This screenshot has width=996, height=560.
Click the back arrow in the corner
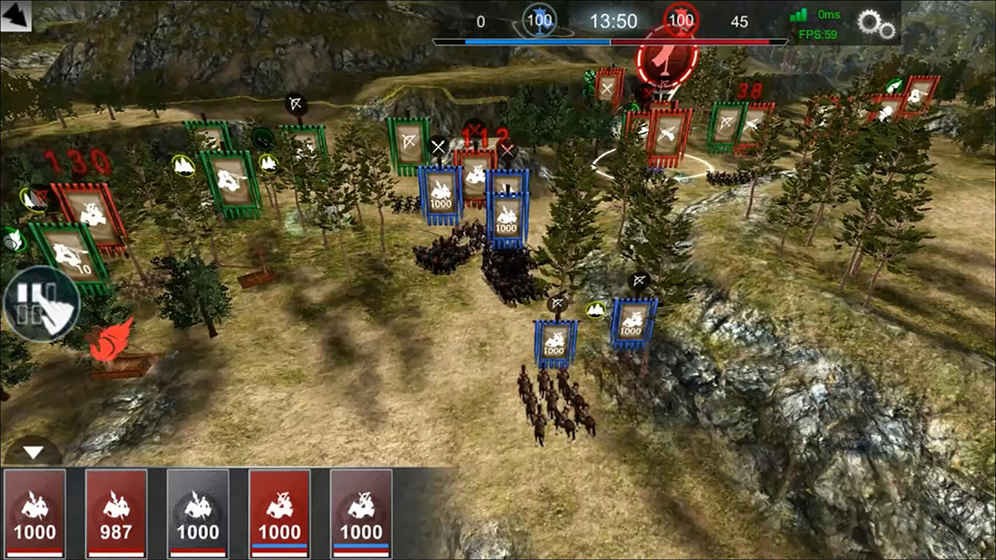coord(16,16)
